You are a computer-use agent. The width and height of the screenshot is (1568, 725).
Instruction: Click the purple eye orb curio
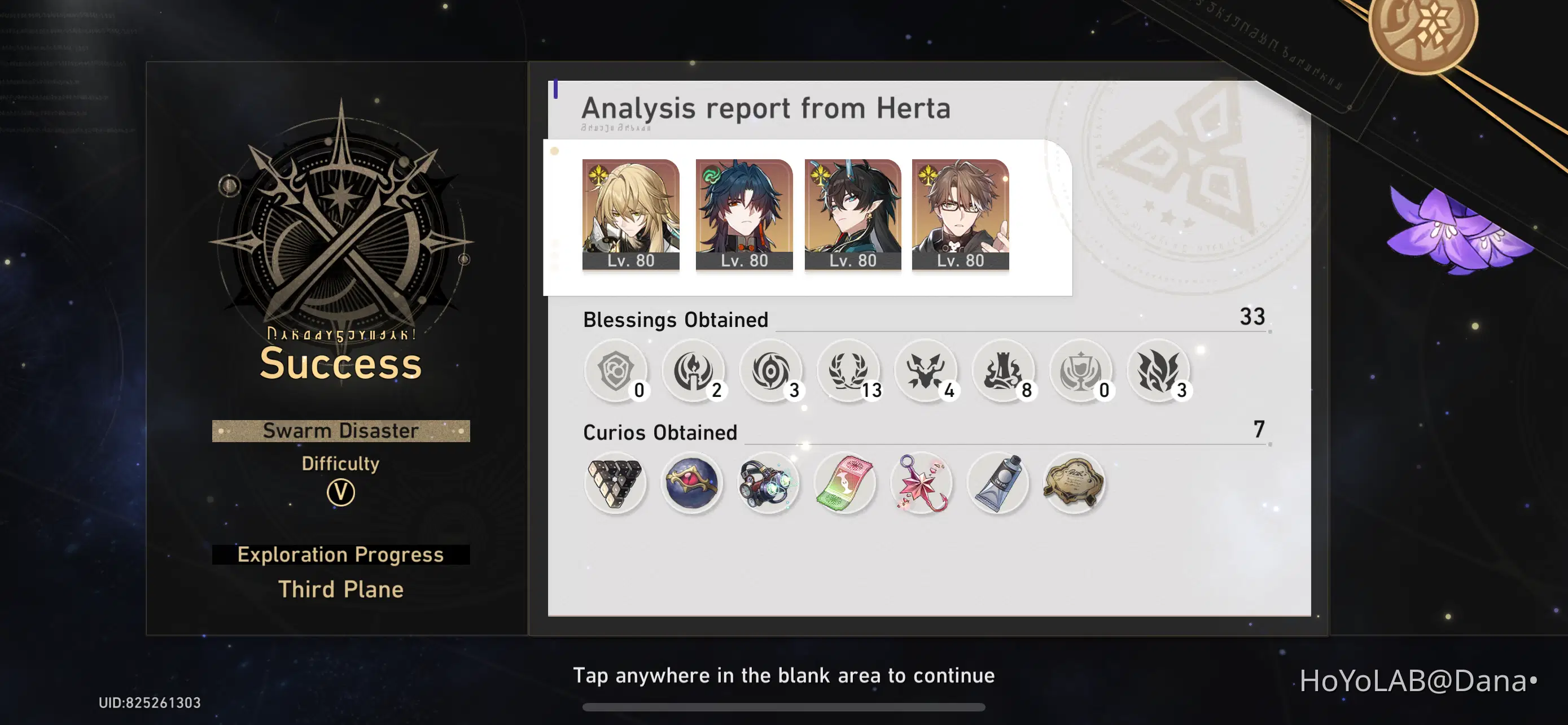click(x=693, y=482)
